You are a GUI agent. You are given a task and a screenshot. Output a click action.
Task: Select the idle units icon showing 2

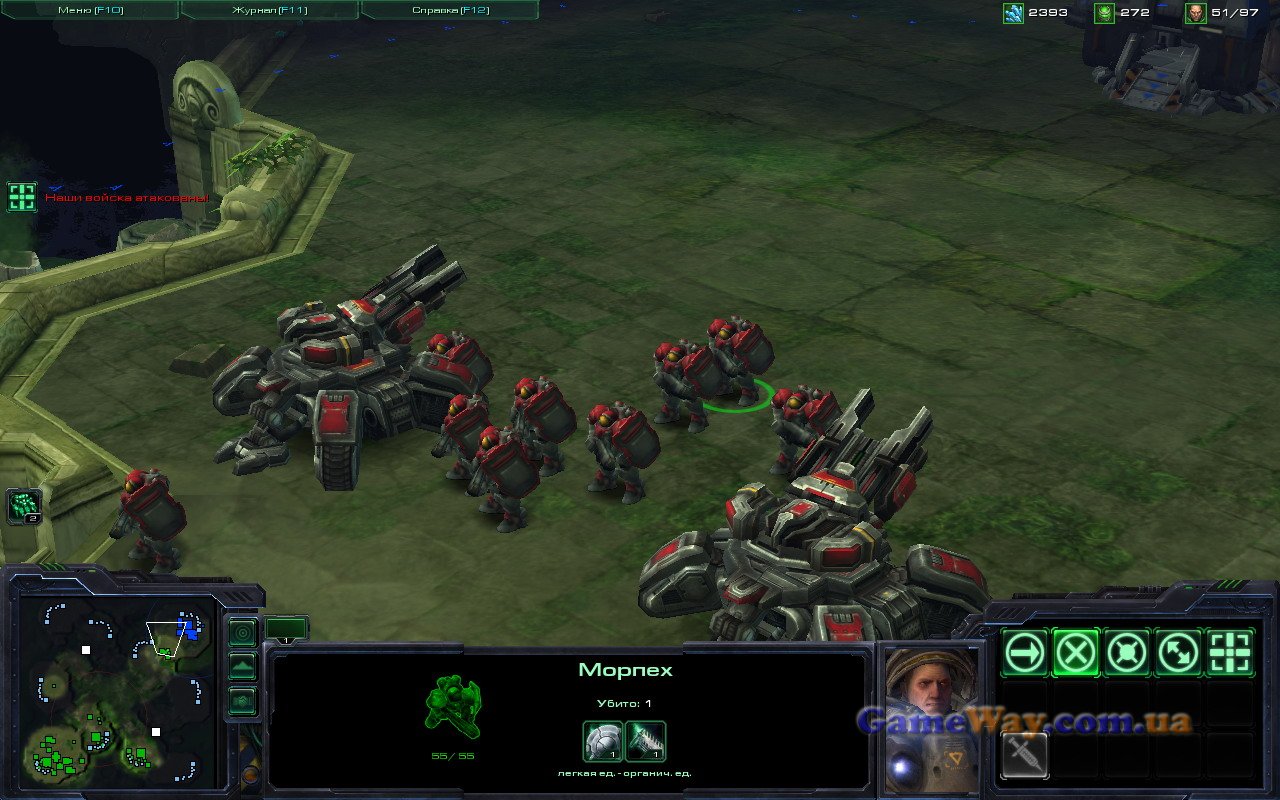[24, 506]
